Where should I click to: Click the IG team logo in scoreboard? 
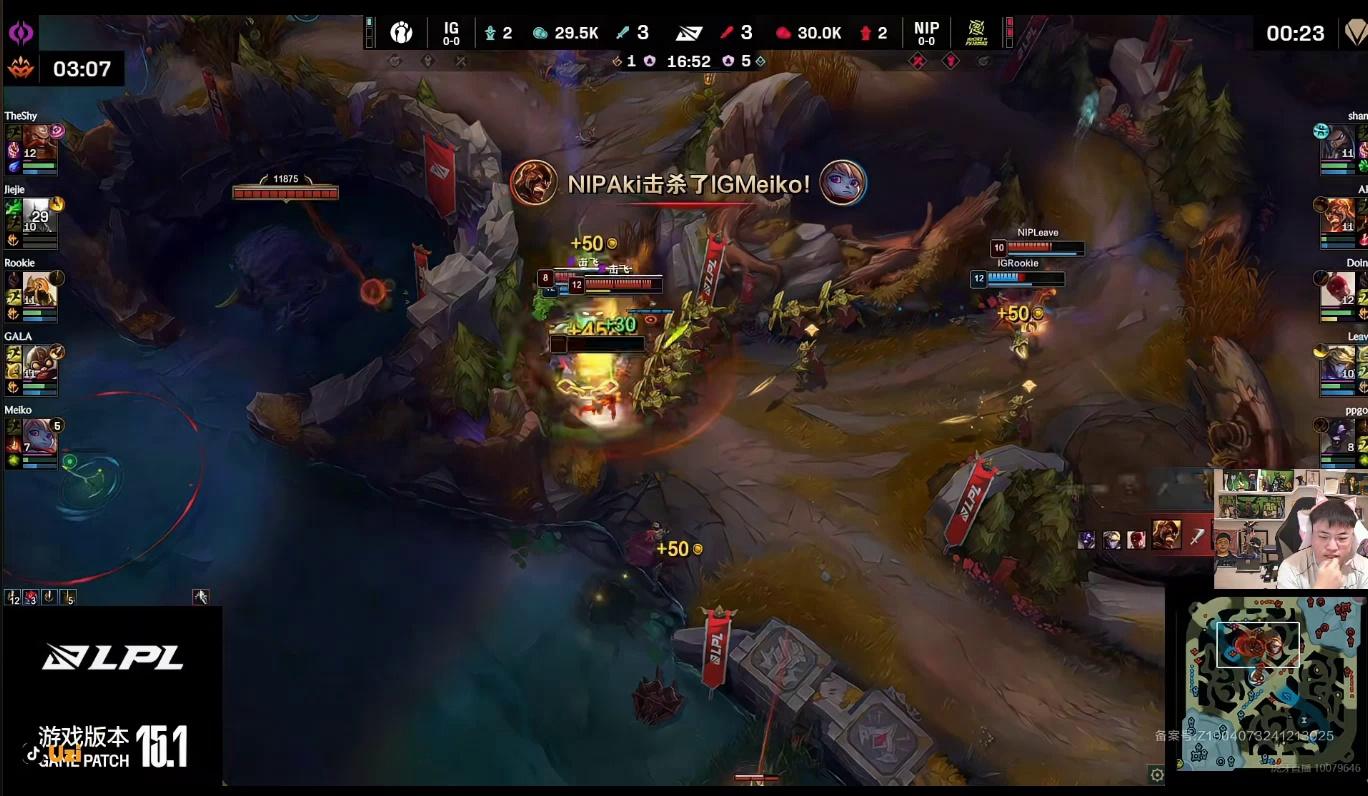(x=401, y=33)
